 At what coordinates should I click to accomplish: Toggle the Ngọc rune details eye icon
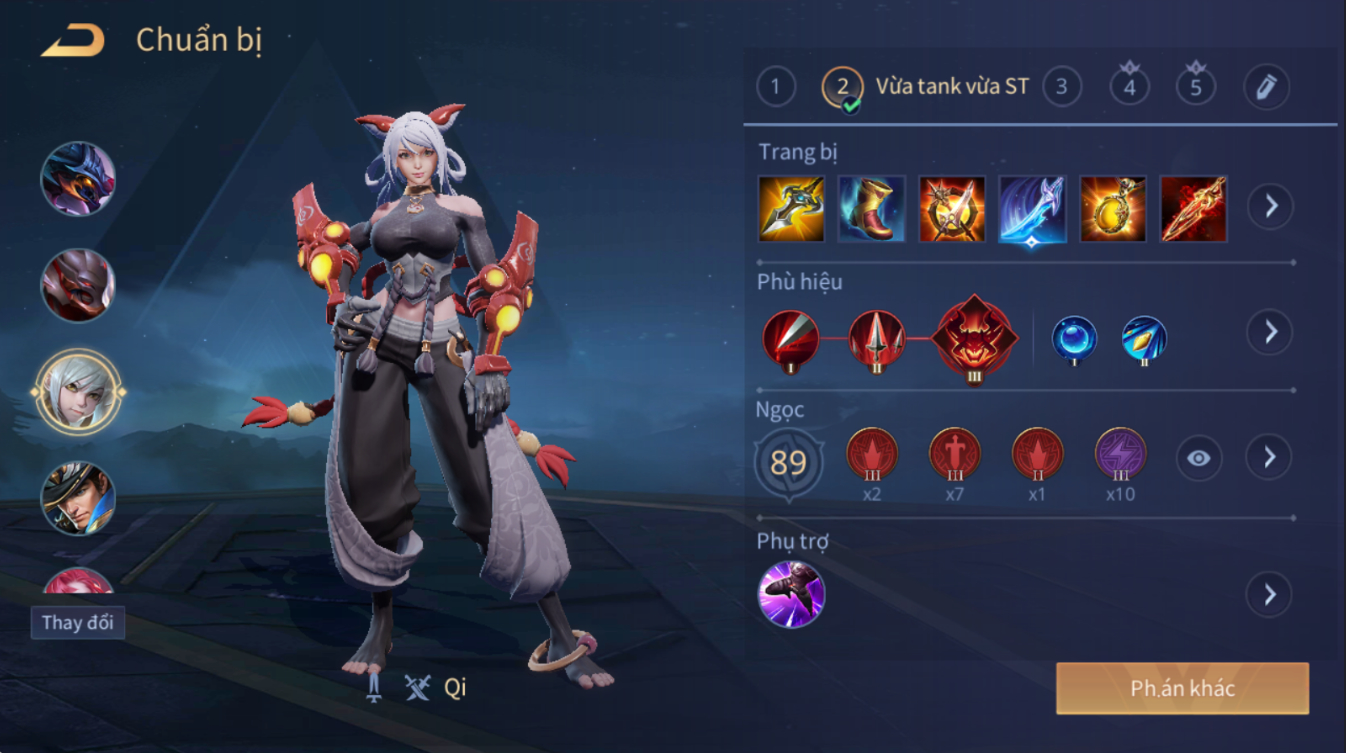(1198, 458)
